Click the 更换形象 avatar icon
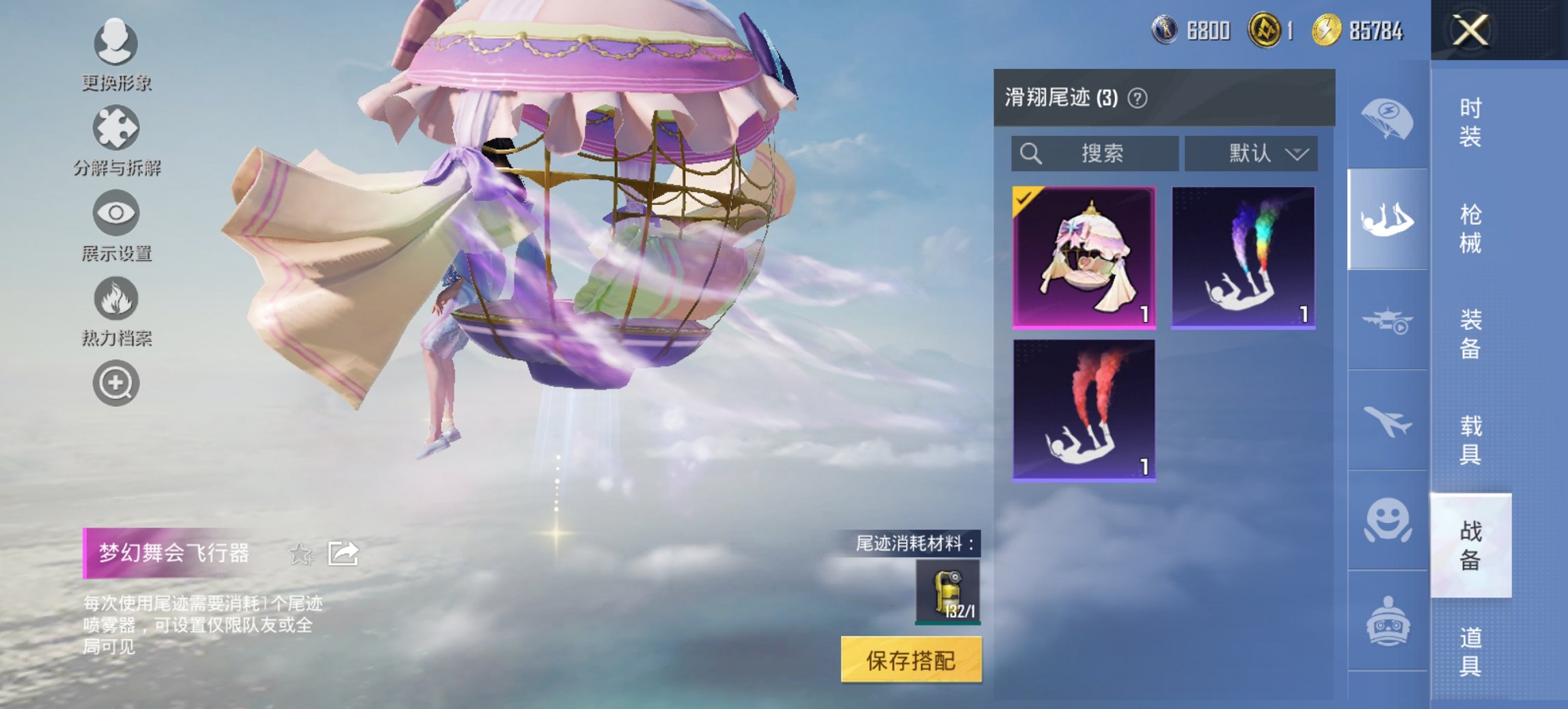This screenshot has height=709, width=1568. point(114,44)
